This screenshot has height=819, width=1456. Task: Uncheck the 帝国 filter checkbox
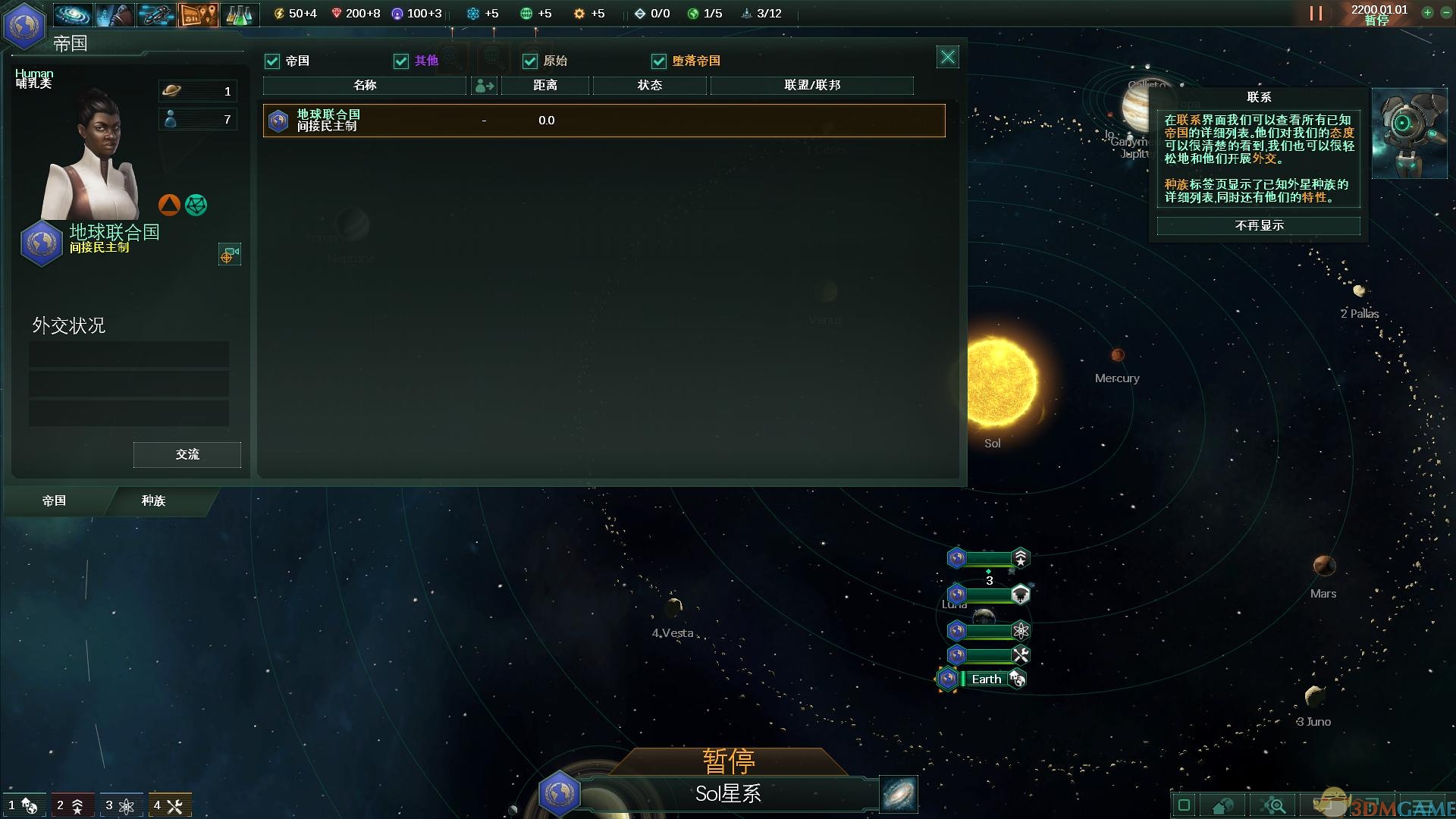(x=272, y=61)
